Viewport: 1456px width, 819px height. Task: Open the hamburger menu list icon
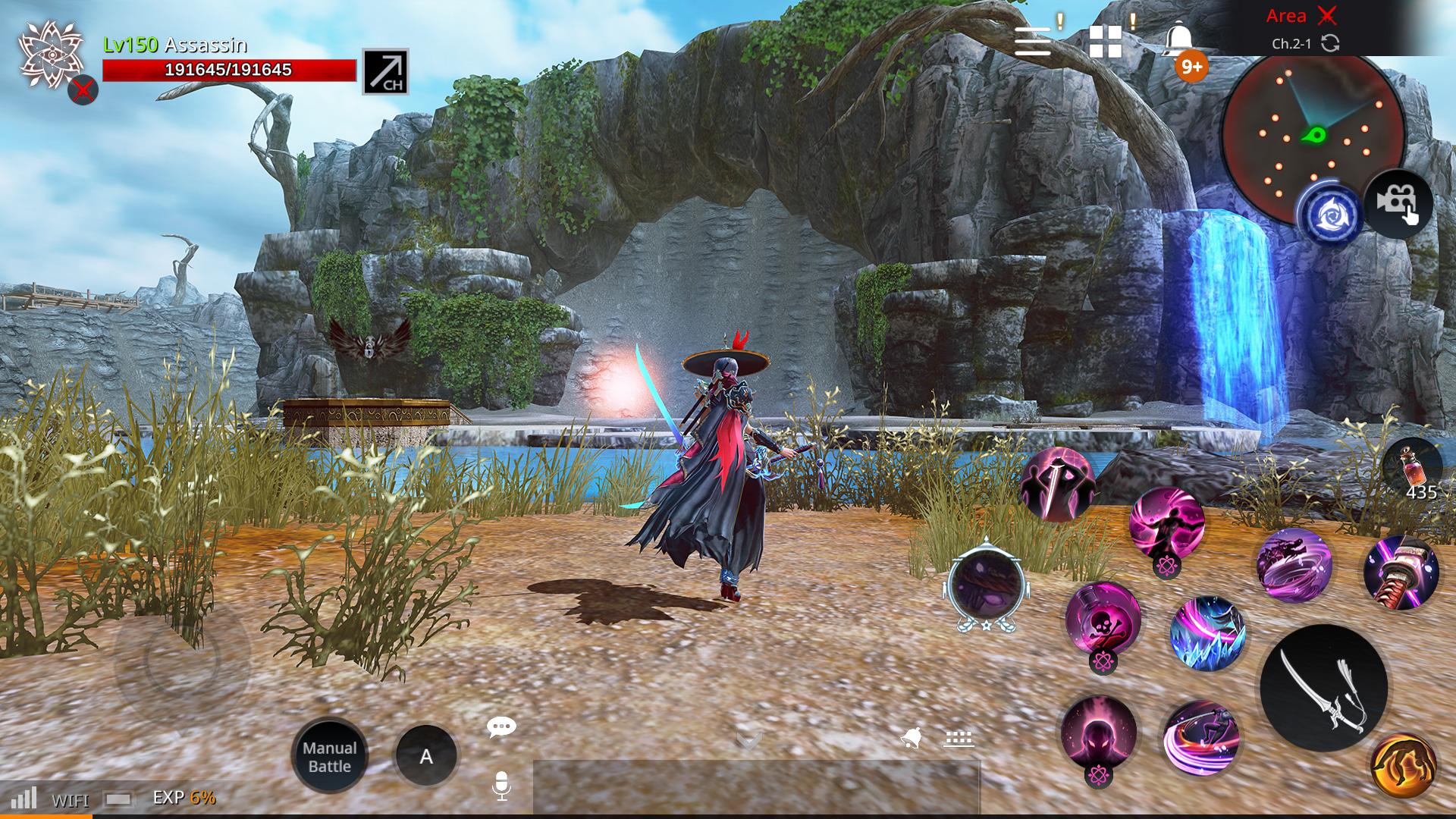click(1034, 41)
